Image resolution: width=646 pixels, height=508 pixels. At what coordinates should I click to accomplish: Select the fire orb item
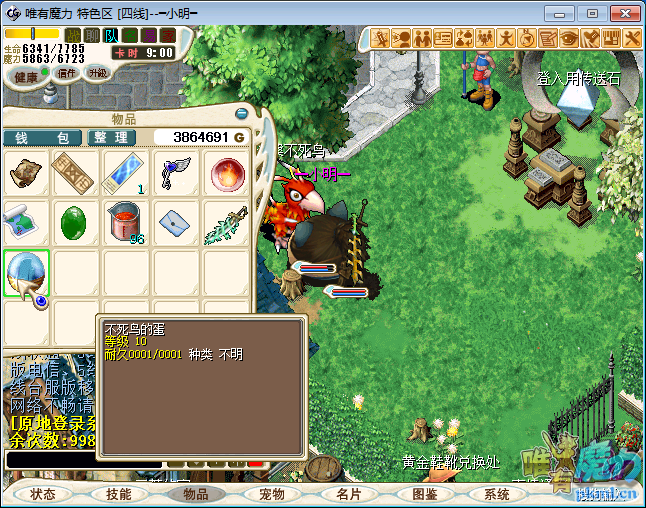coord(226,174)
